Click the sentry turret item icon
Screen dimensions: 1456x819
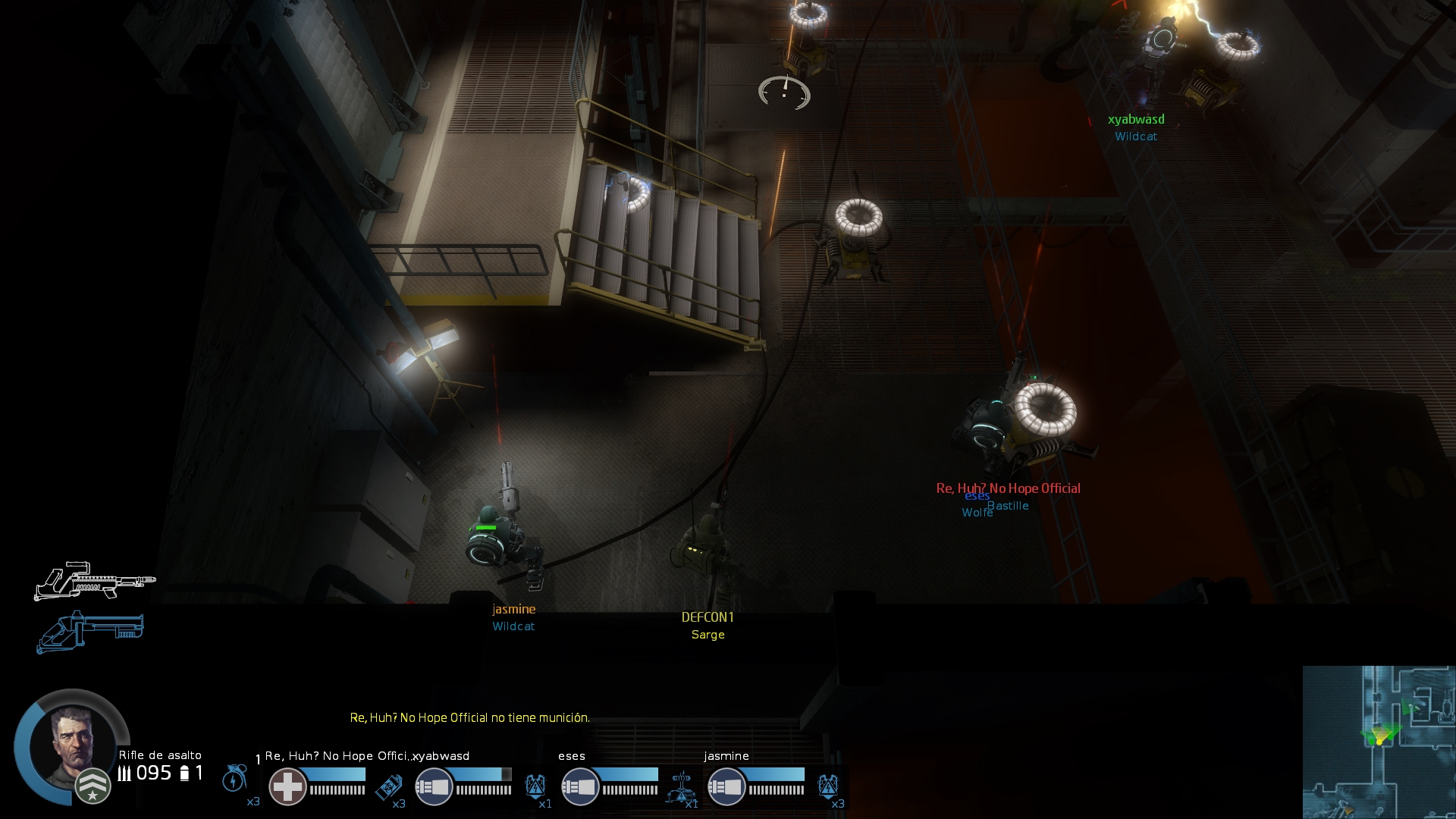point(682,787)
